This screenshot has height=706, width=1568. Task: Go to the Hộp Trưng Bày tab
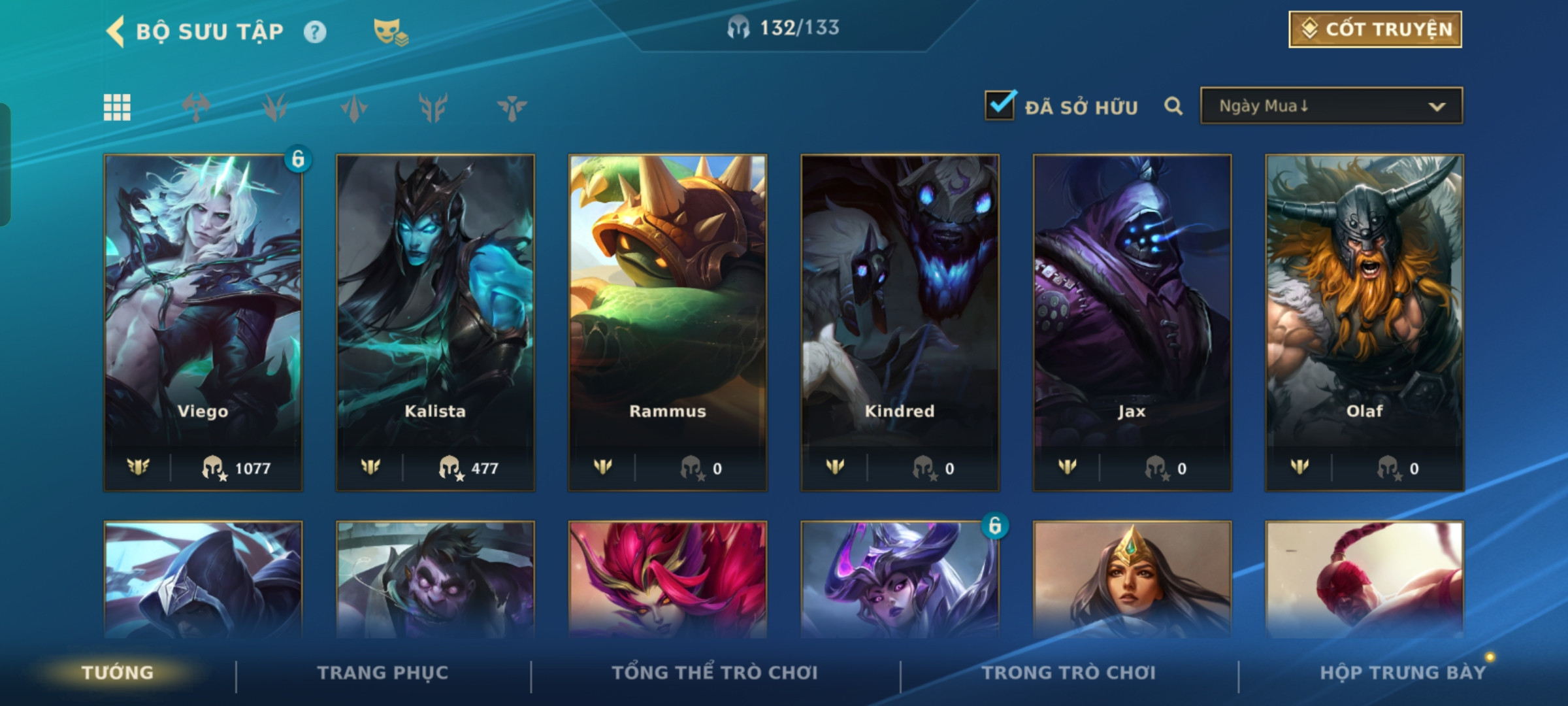point(1402,673)
